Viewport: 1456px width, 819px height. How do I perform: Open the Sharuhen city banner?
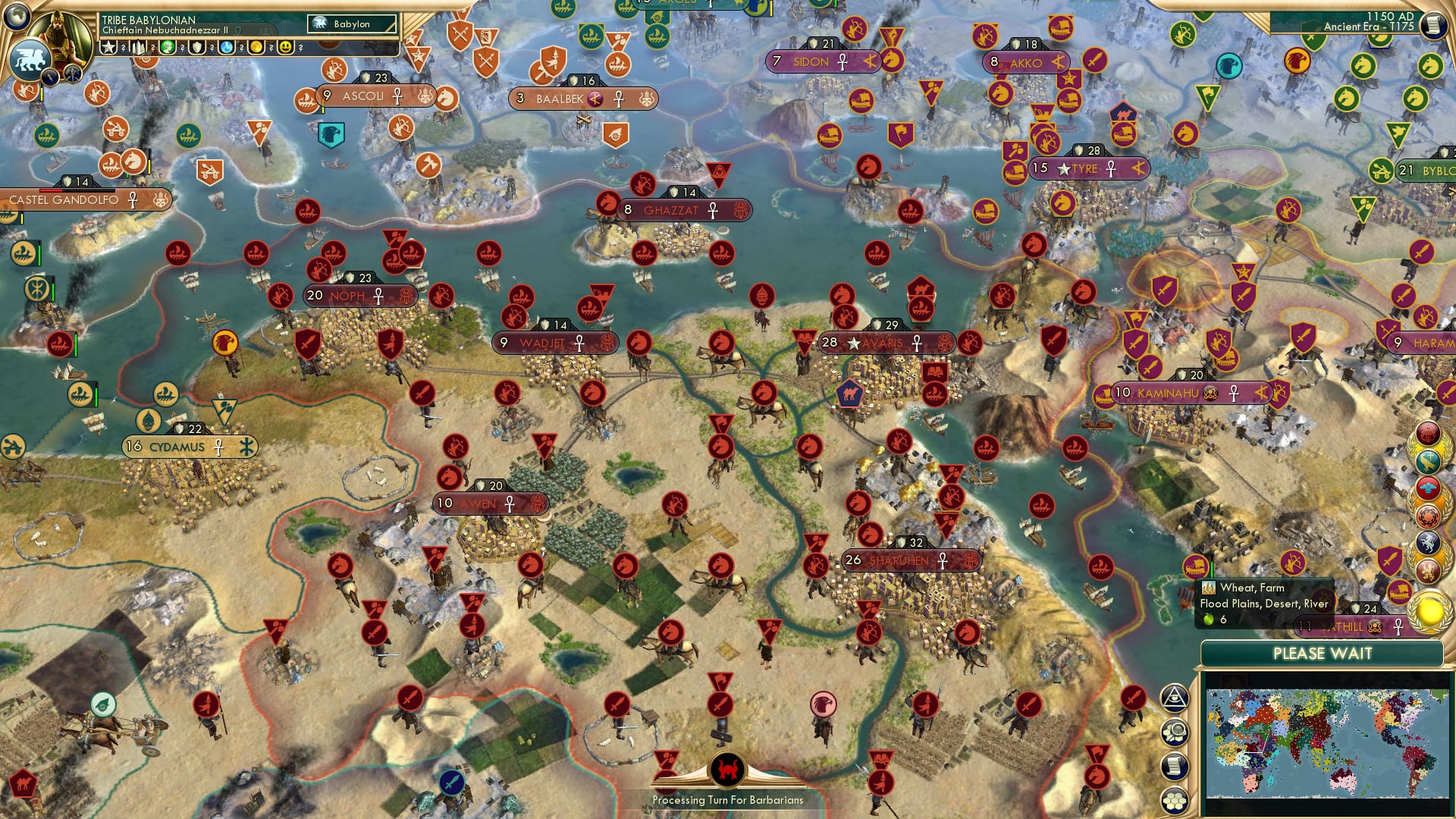(x=899, y=560)
